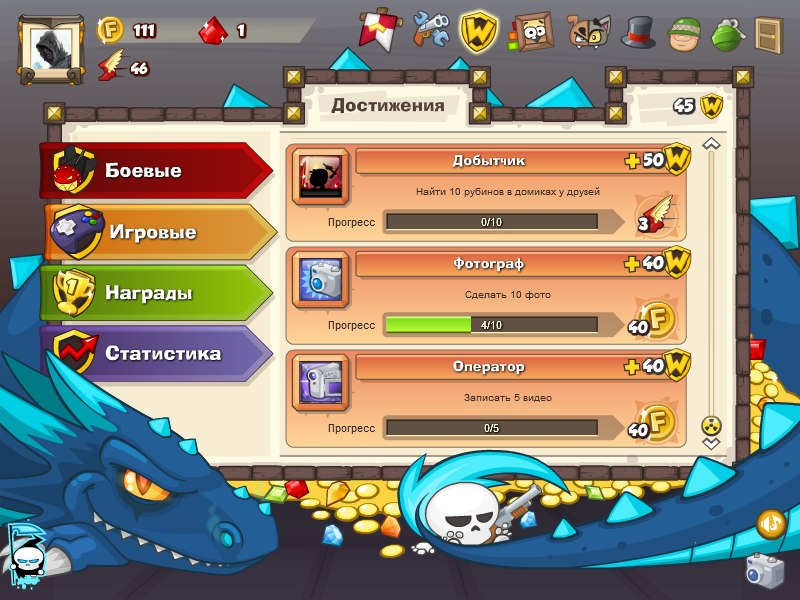The height and width of the screenshot is (600, 800).
Task: Select the Награды tab
Action: (x=155, y=294)
